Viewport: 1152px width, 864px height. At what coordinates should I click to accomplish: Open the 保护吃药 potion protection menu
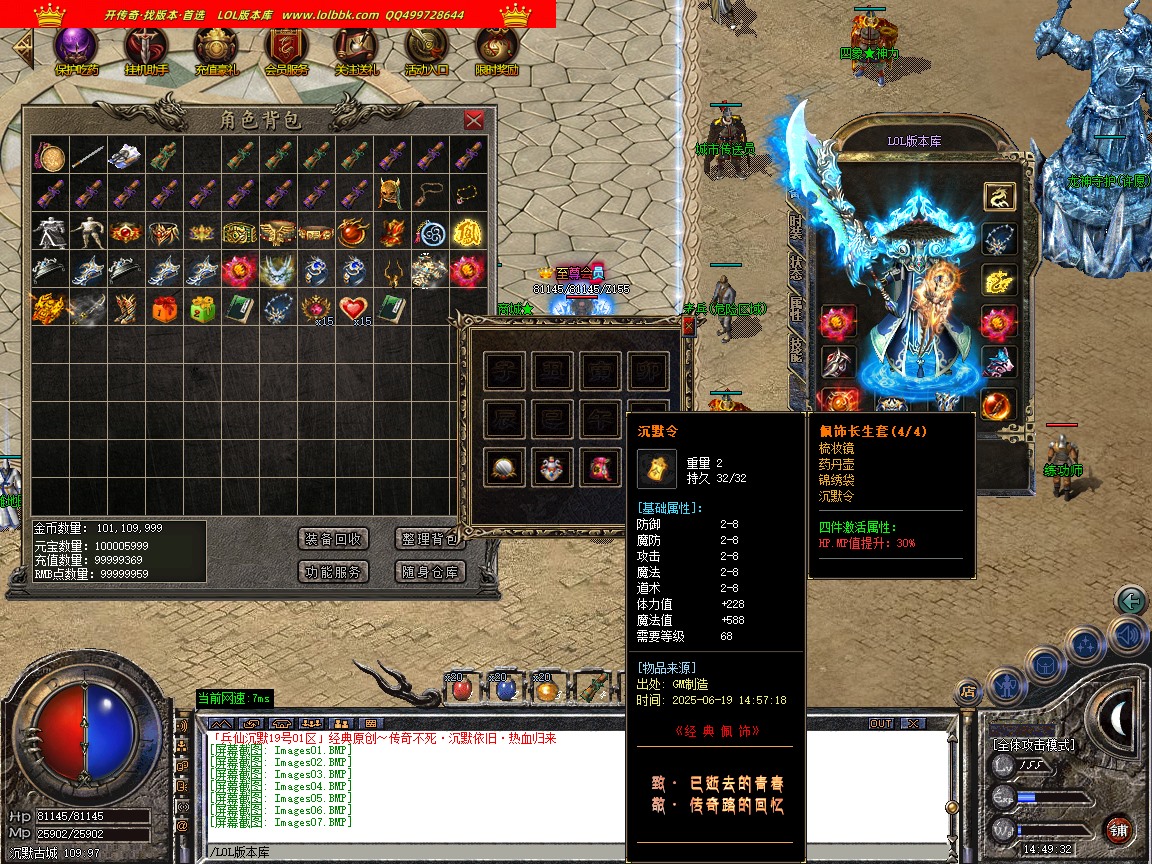pos(76,50)
